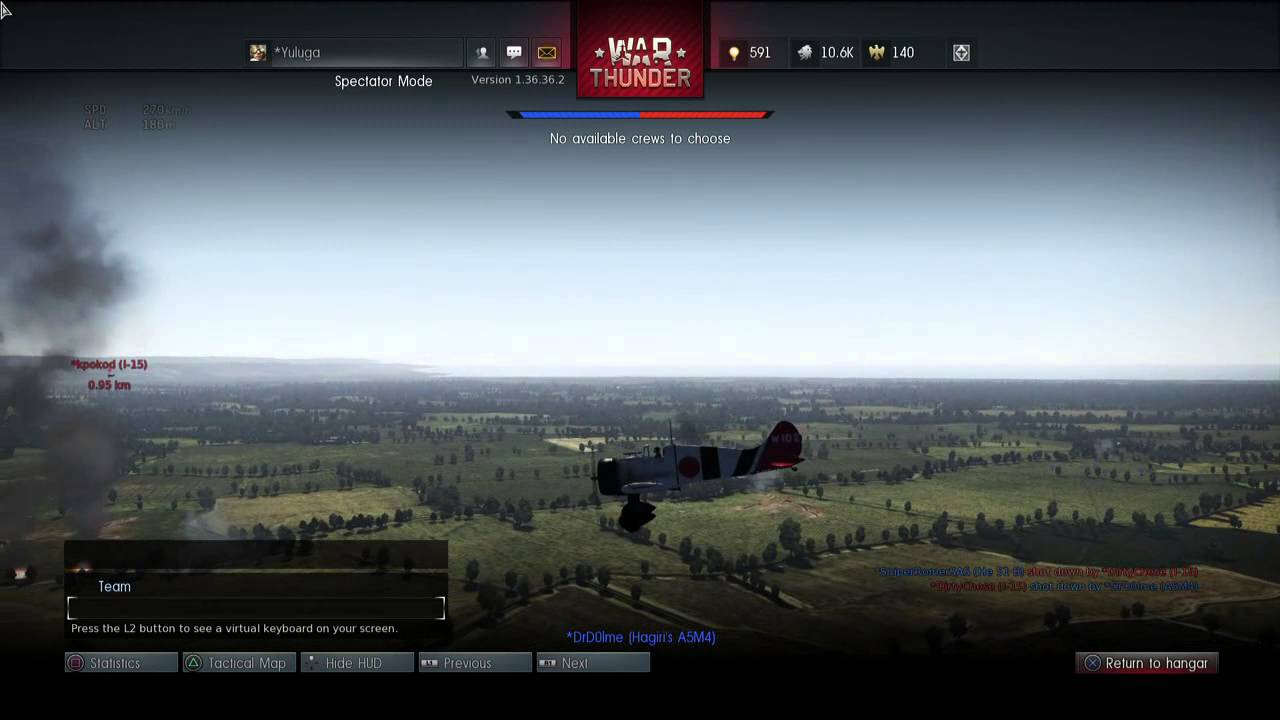Open the mail envelope icon
1280x720 pixels.
point(546,53)
